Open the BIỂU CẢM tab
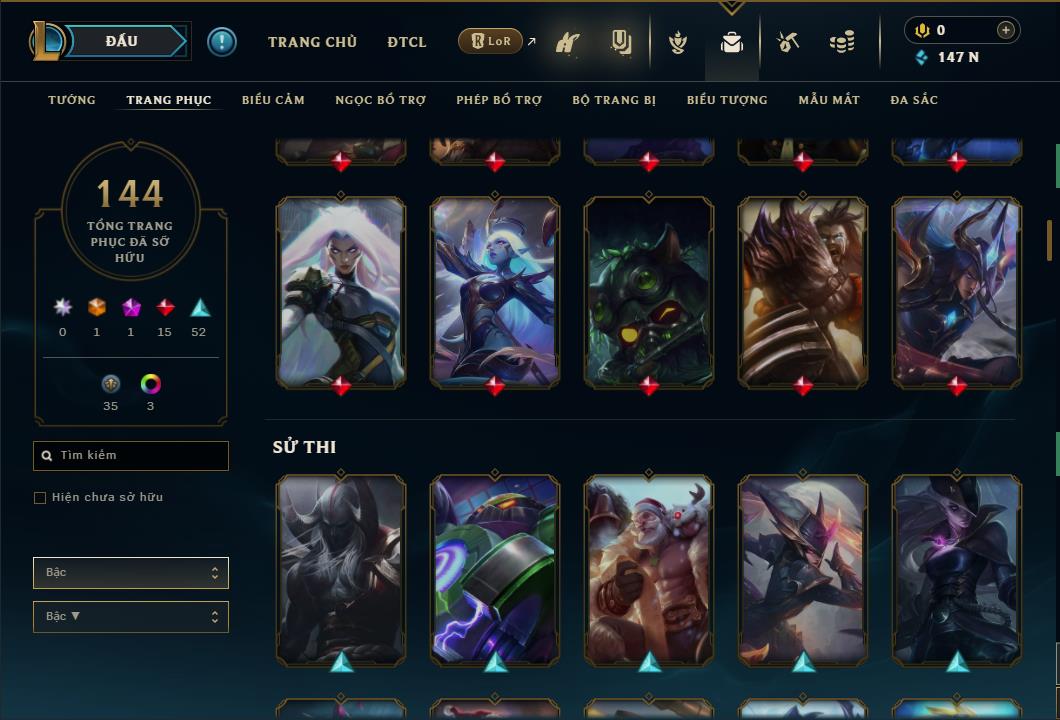Image resolution: width=1060 pixels, height=720 pixels. pos(273,100)
